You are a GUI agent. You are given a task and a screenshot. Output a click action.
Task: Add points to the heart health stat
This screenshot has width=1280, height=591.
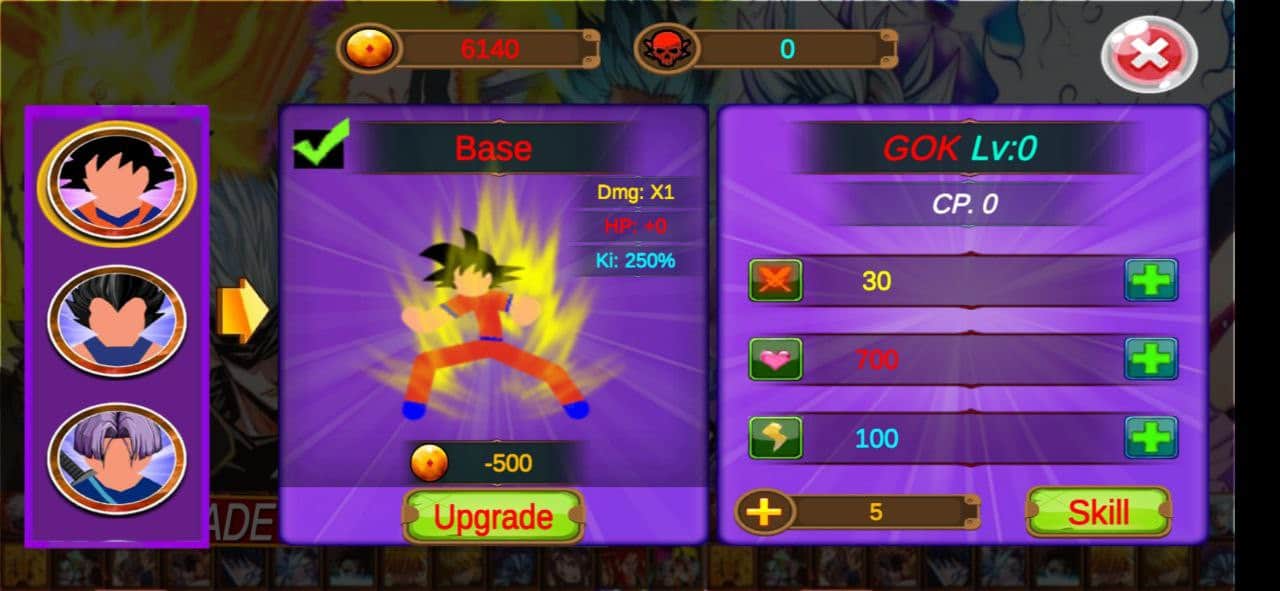coord(1151,358)
